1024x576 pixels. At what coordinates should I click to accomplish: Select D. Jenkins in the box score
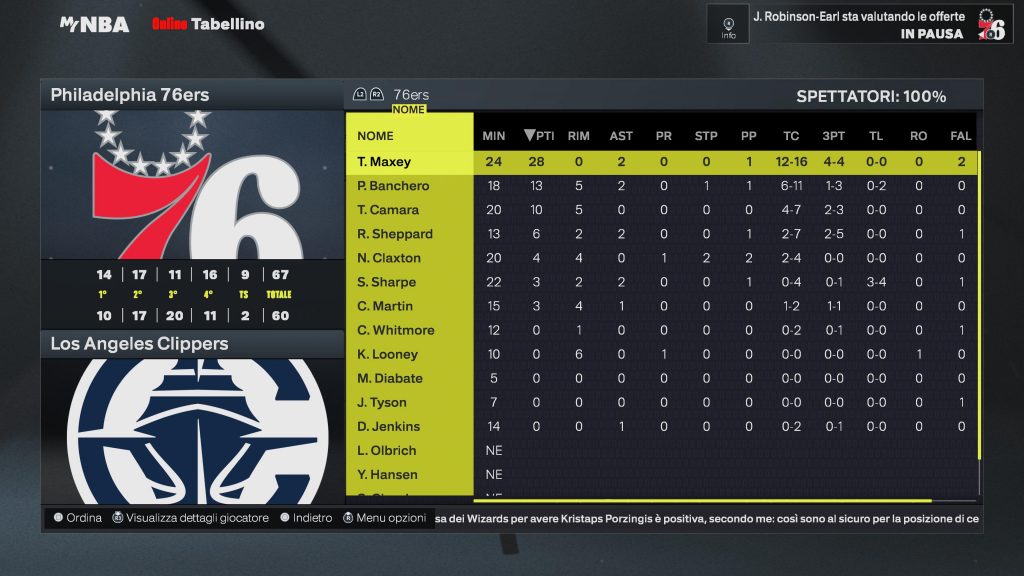(x=389, y=426)
